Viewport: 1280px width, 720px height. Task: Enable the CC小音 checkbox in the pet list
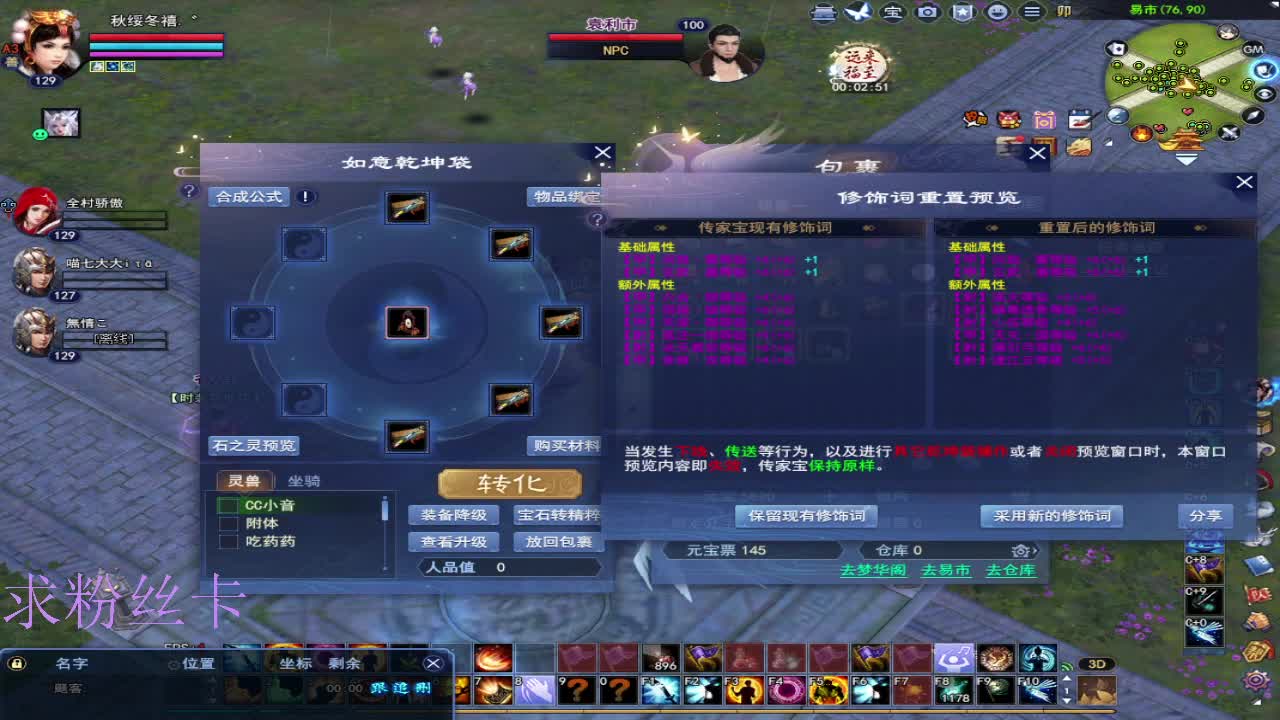[228, 505]
